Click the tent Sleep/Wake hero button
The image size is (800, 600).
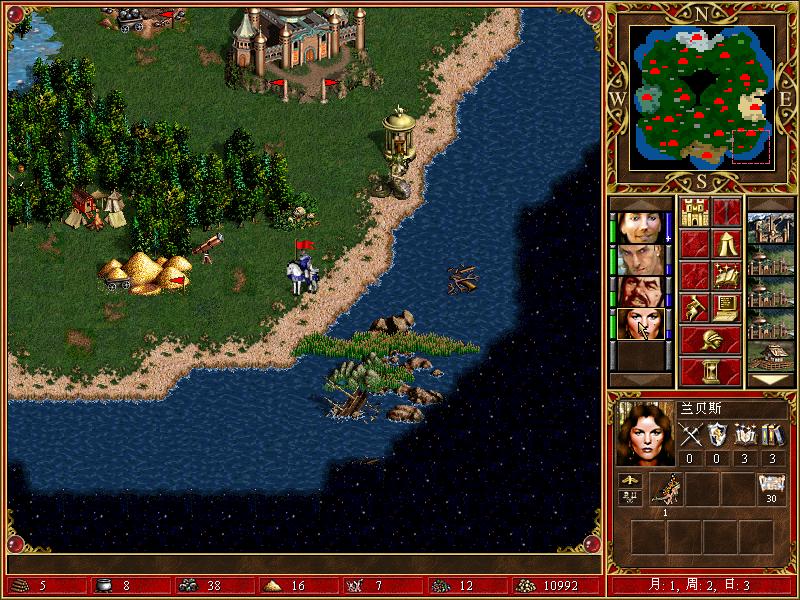click(x=727, y=243)
